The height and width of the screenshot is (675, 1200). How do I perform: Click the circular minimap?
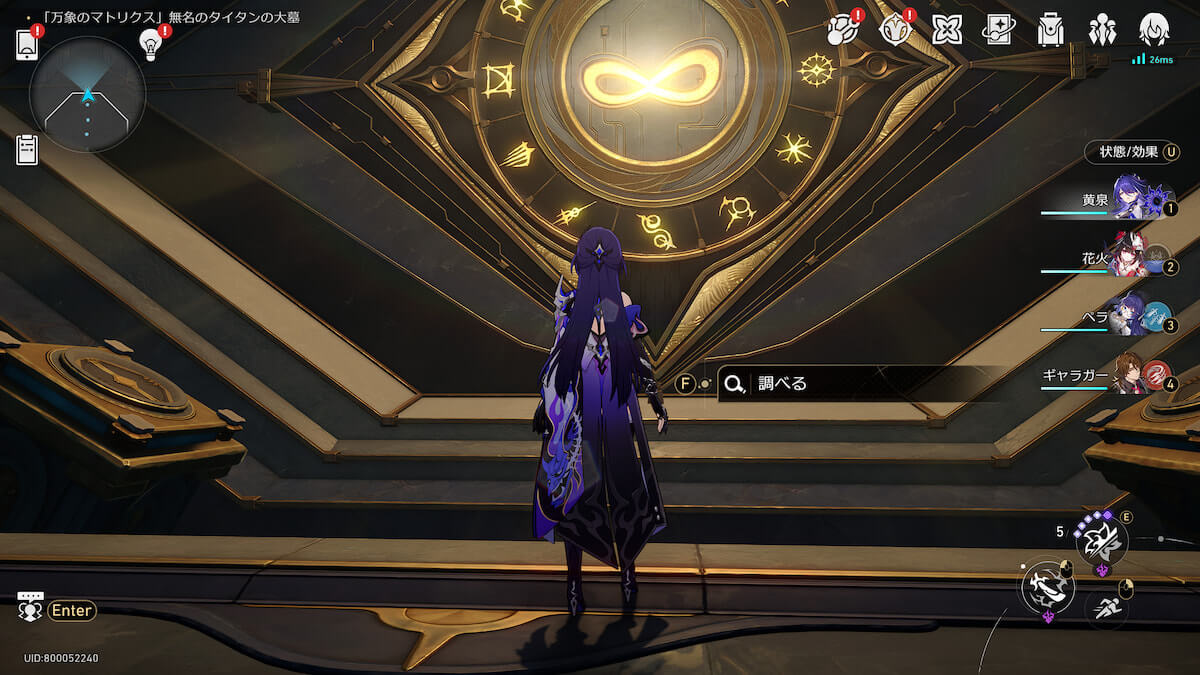coord(87,95)
